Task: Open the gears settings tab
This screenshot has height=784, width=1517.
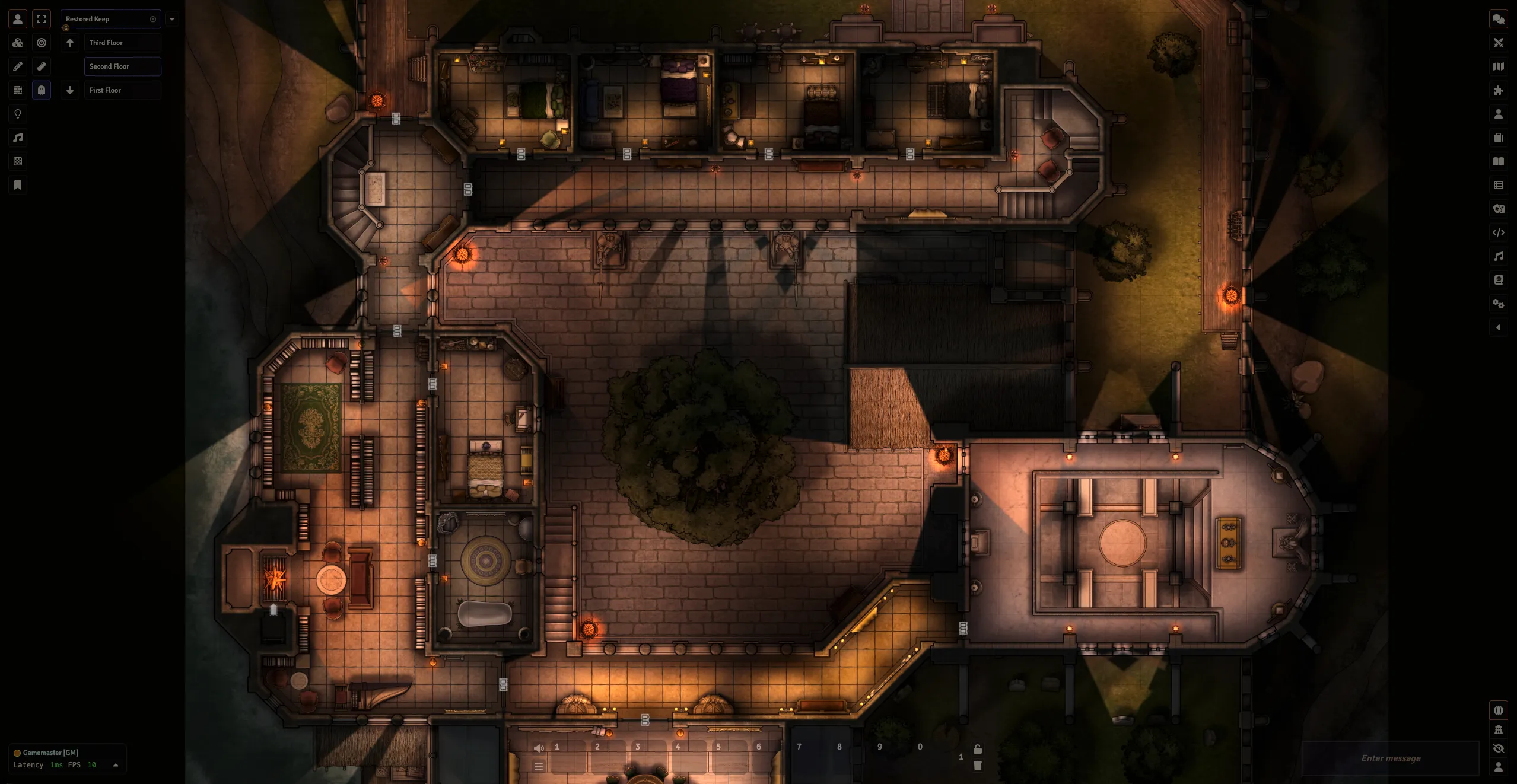Action: click(x=1499, y=304)
